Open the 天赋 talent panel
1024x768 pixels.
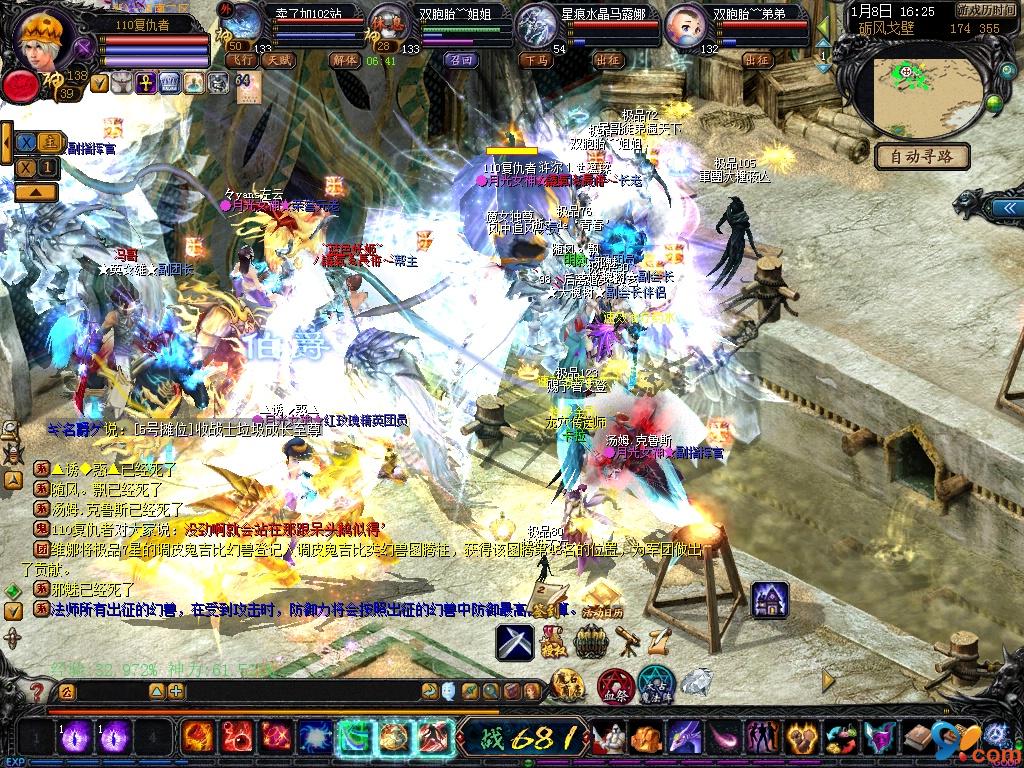(278, 60)
